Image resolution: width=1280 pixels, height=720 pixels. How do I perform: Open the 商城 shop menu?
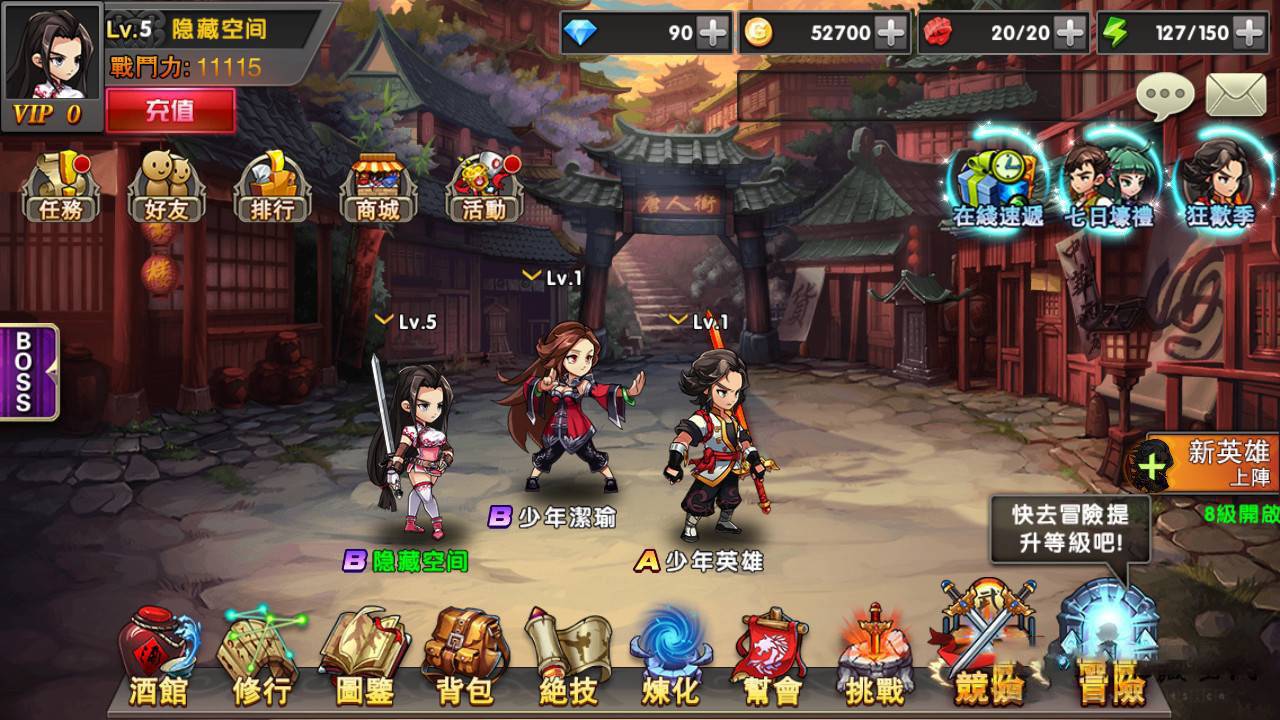pos(380,185)
